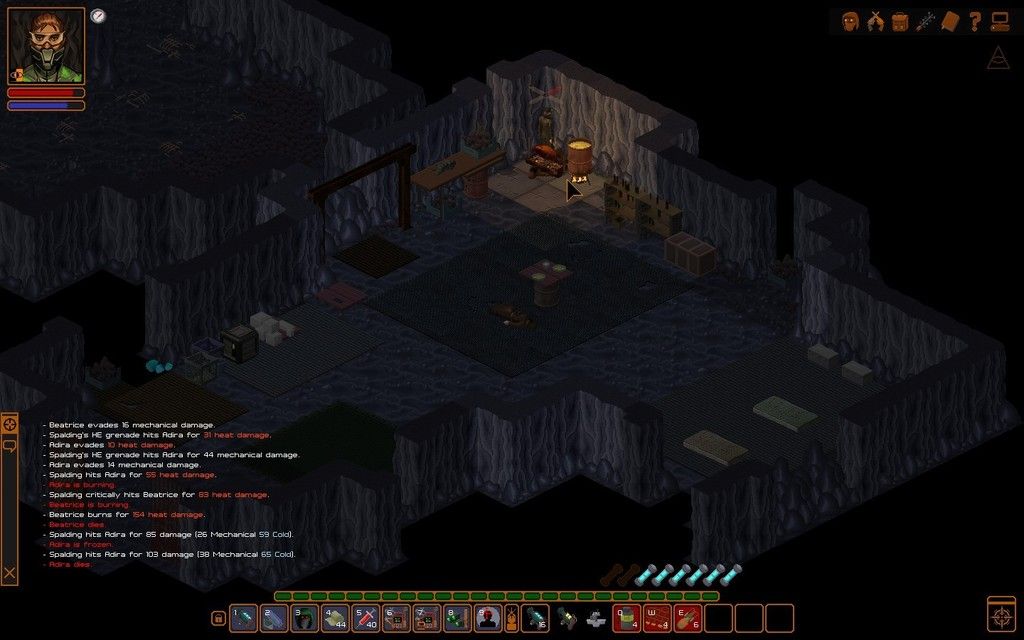Open the computer main menu icon
Image resolution: width=1024 pixels, height=640 pixels.
point(999,21)
